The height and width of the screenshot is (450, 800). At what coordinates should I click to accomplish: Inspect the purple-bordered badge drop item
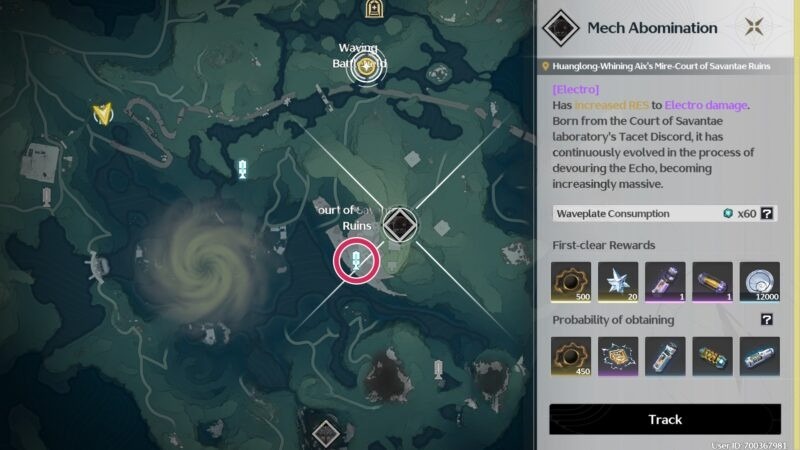[618, 357]
